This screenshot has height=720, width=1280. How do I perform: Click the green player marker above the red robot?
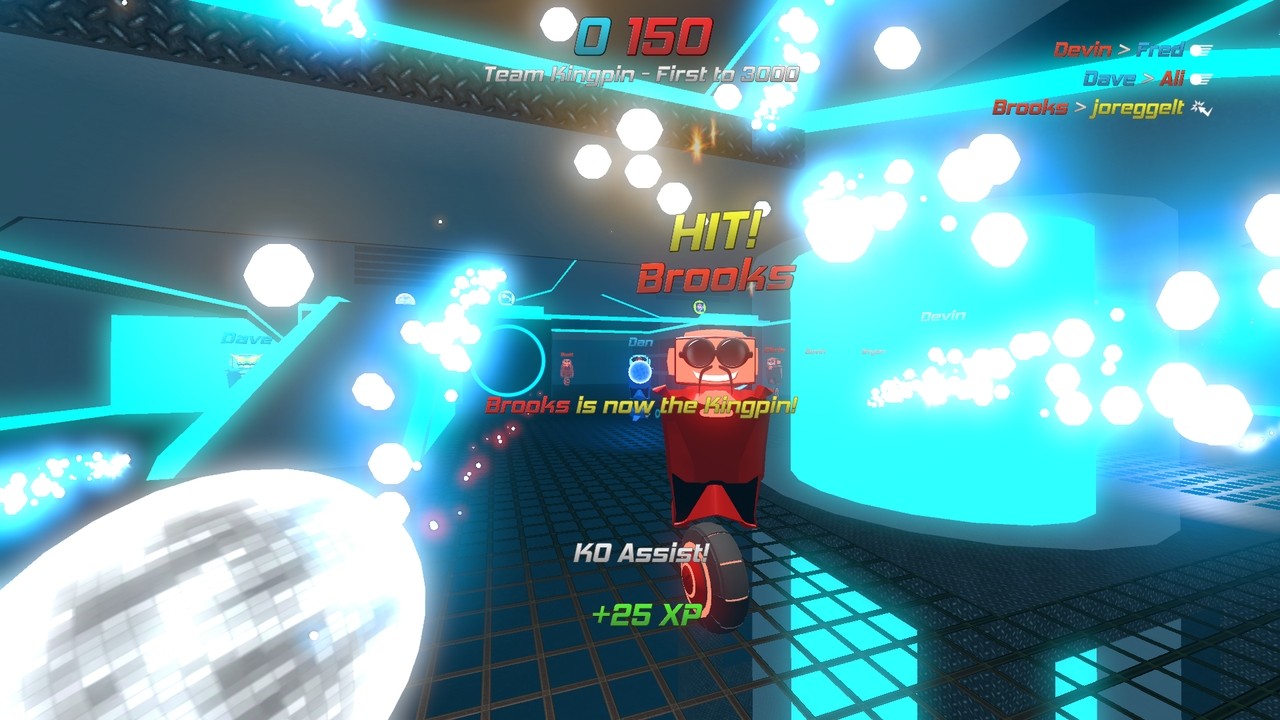699,306
